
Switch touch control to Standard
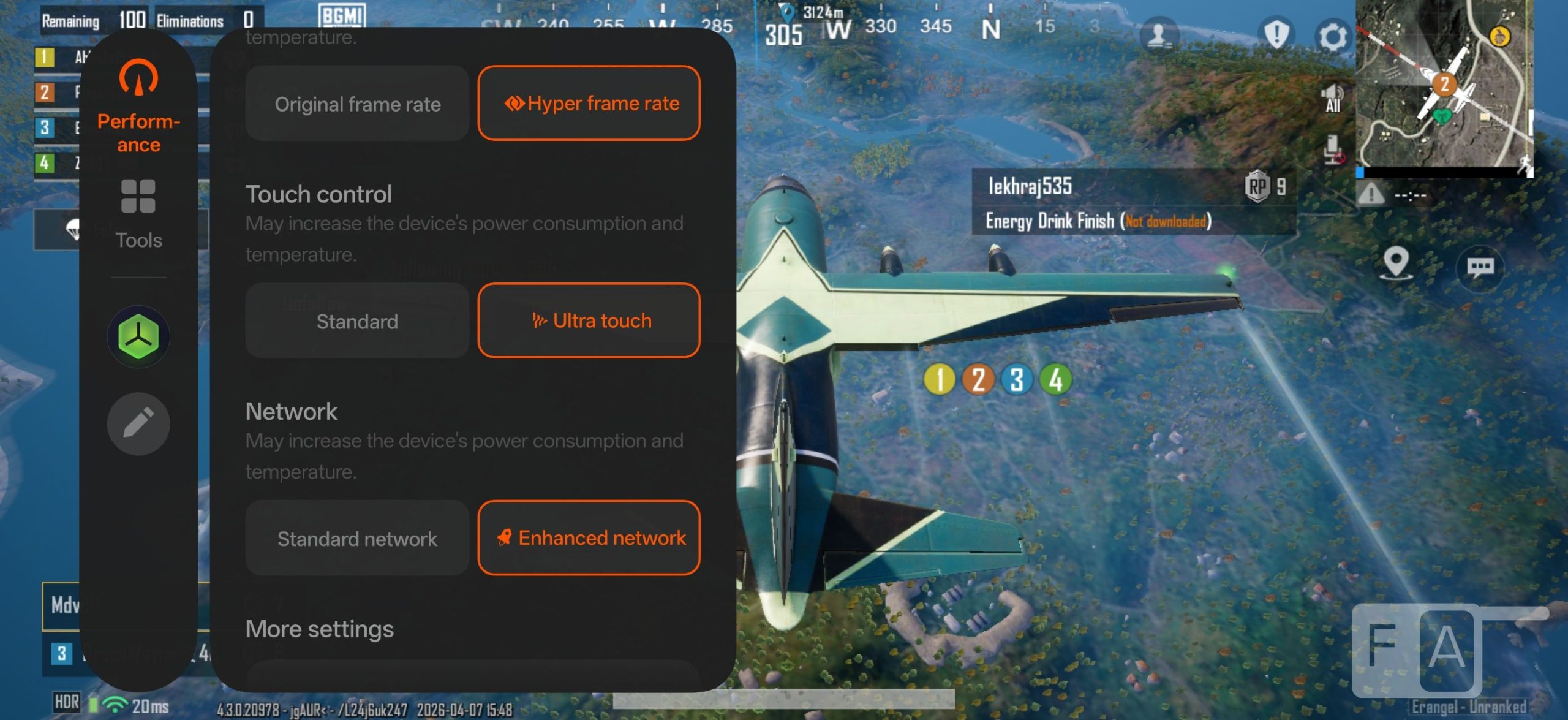(x=357, y=321)
